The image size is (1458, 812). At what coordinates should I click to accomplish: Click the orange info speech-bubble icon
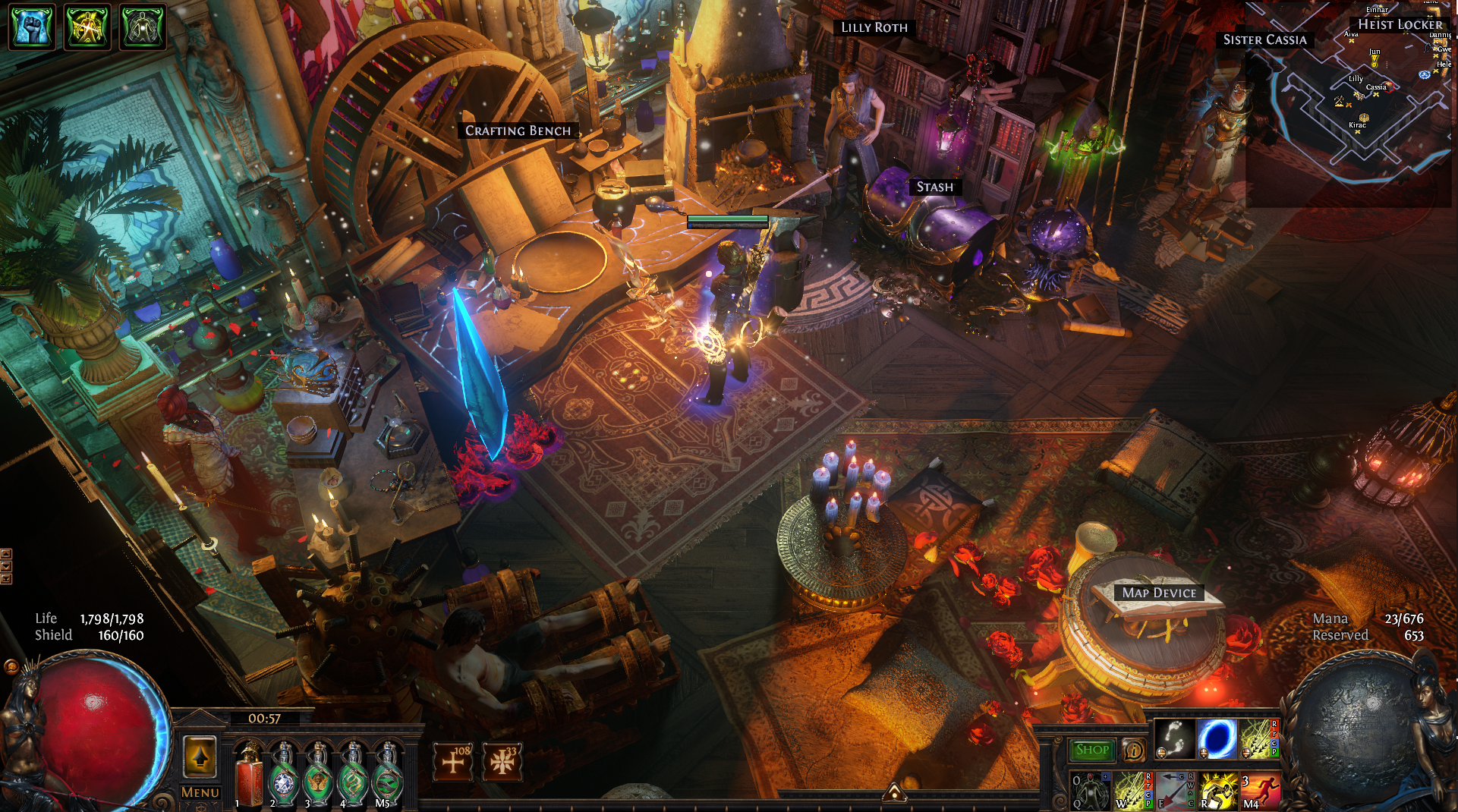point(1134,750)
